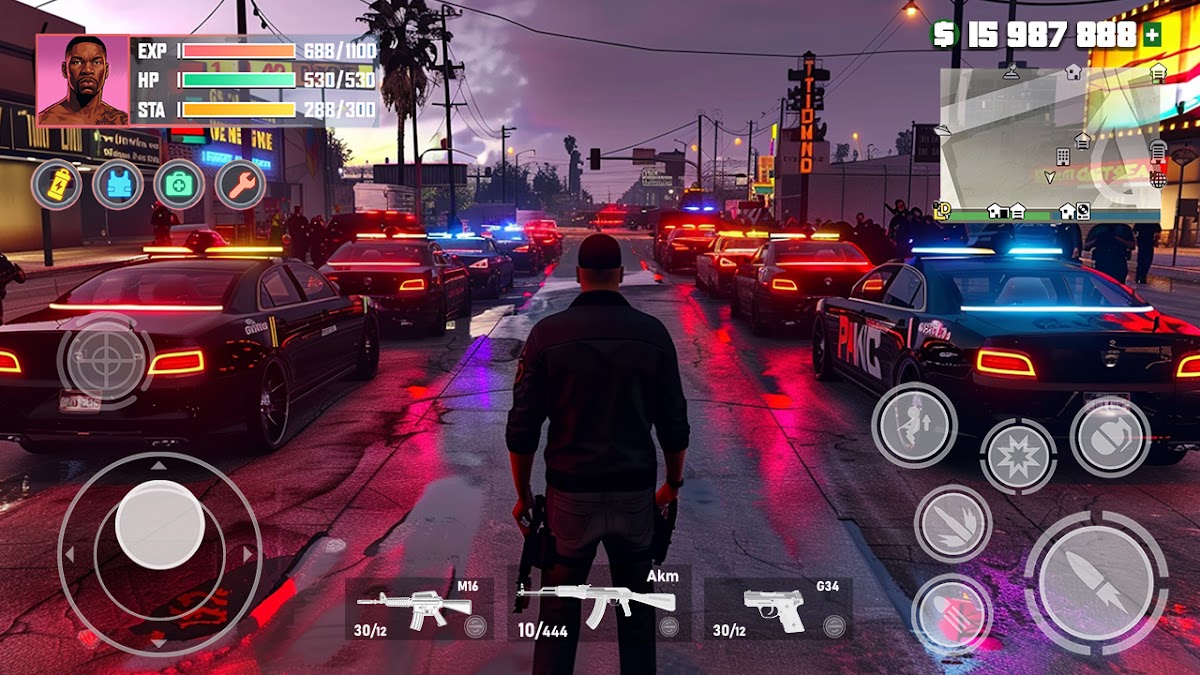Activate the bullet impact skill button
Screen dimensions: 1200x675
click(x=953, y=523)
